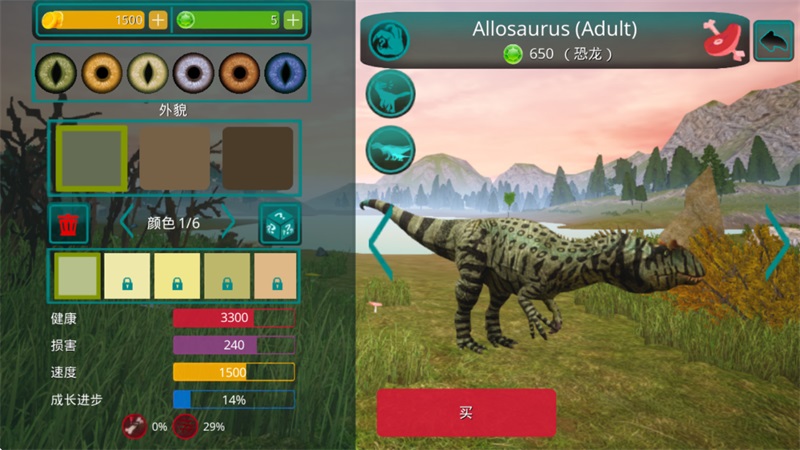Clear appearance with the red trash button
This screenshot has width=800, height=450.
[69, 224]
